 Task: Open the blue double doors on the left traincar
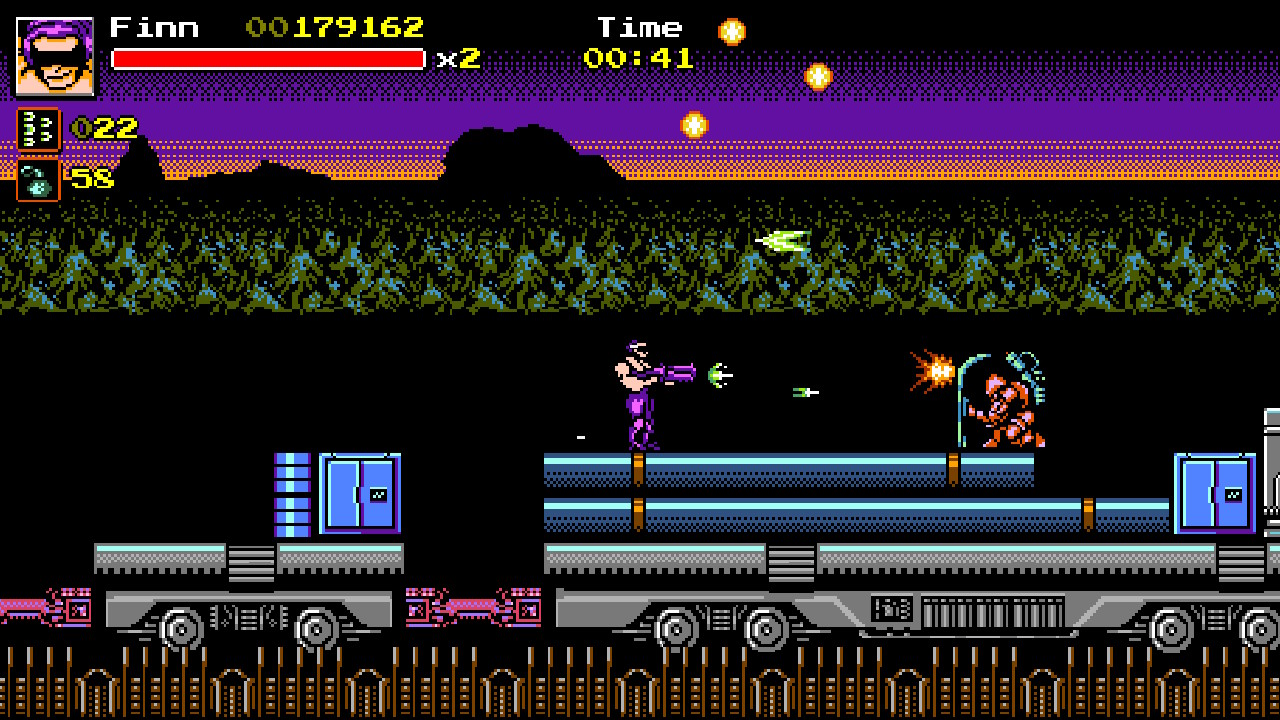point(357,494)
